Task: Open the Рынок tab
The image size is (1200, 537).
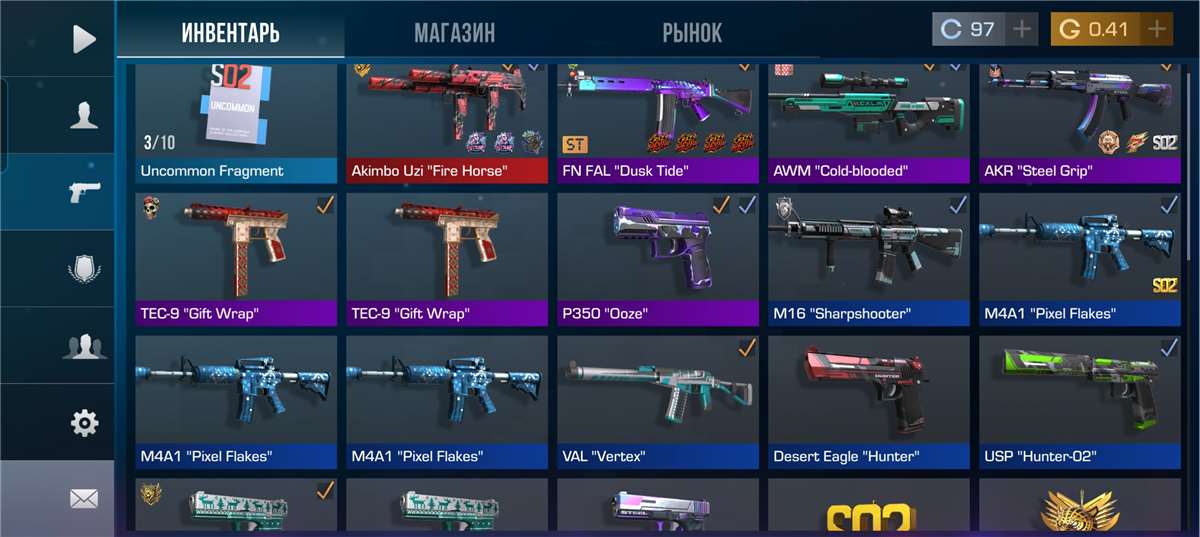Action: (x=691, y=33)
